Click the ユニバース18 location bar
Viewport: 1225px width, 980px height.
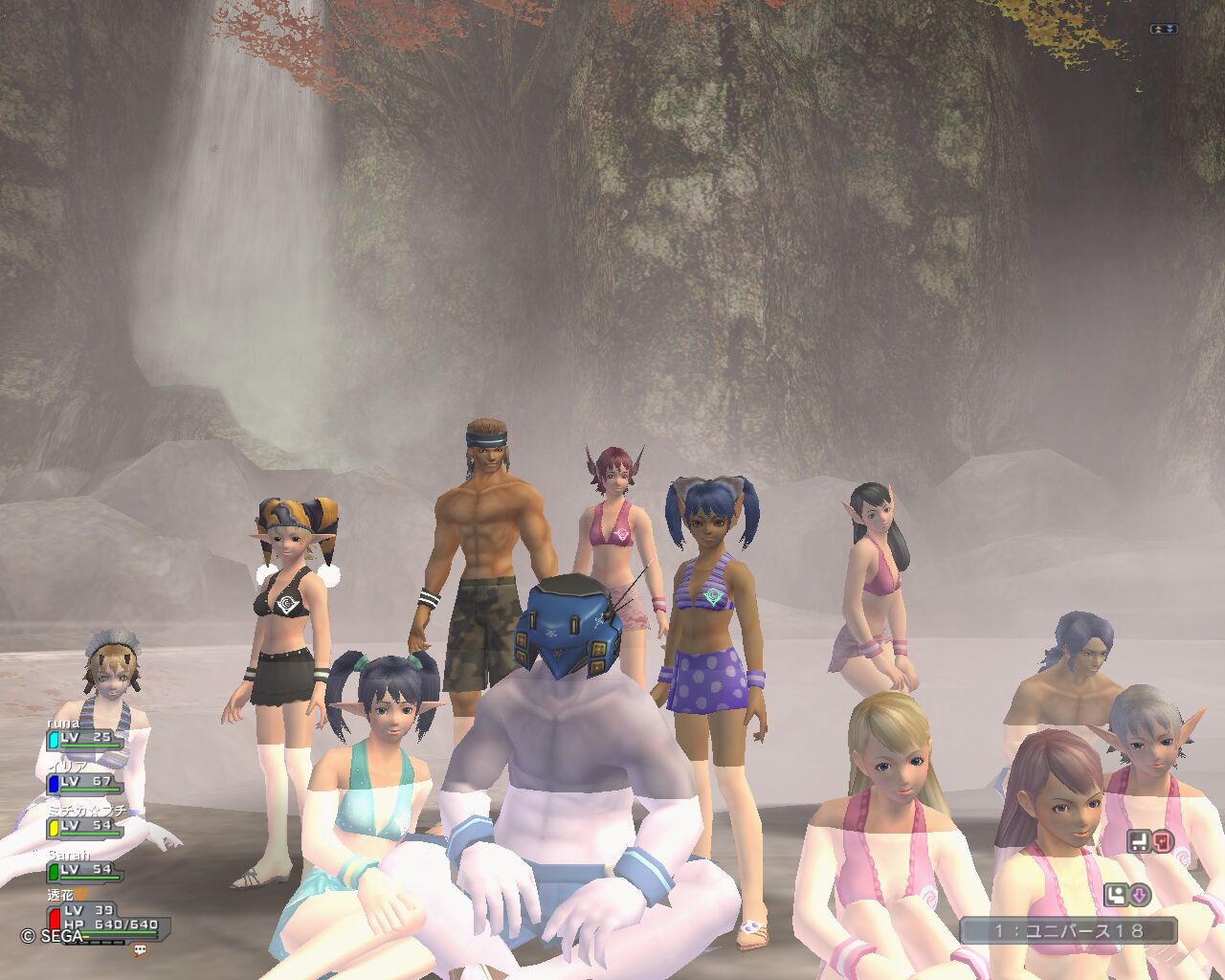click(x=1068, y=930)
